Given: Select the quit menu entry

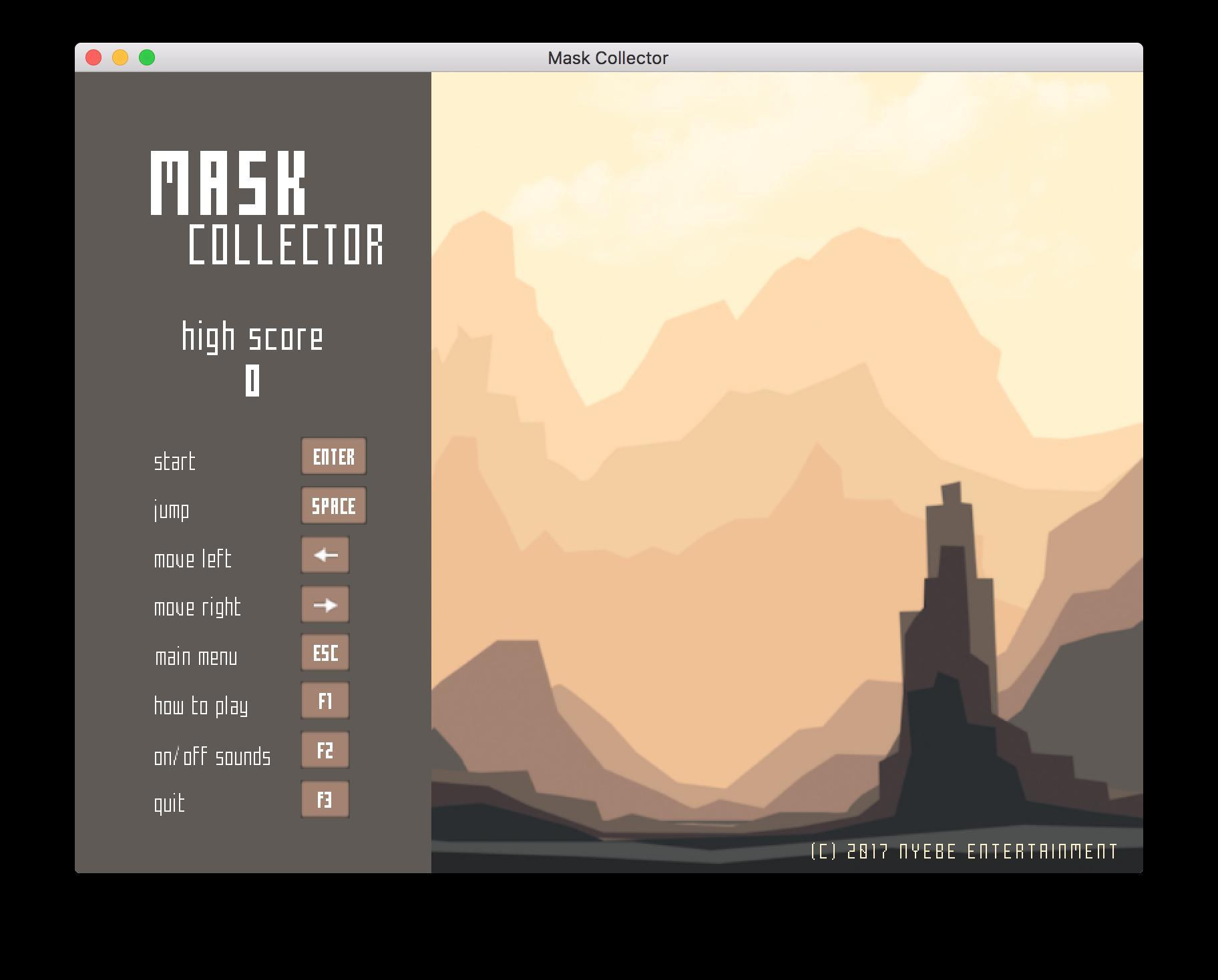Looking at the screenshot, I should pyautogui.click(x=169, y=803).
